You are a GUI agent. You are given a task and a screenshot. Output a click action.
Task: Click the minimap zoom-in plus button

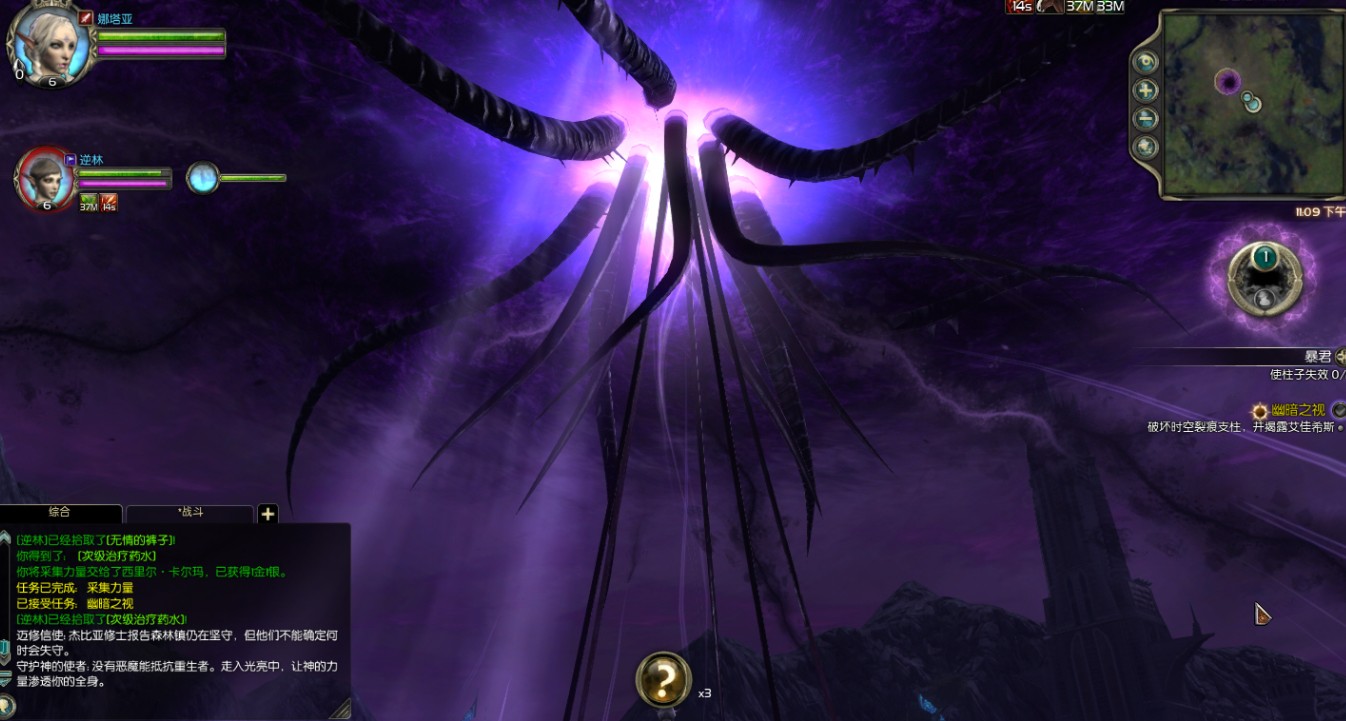[1145, 90]
